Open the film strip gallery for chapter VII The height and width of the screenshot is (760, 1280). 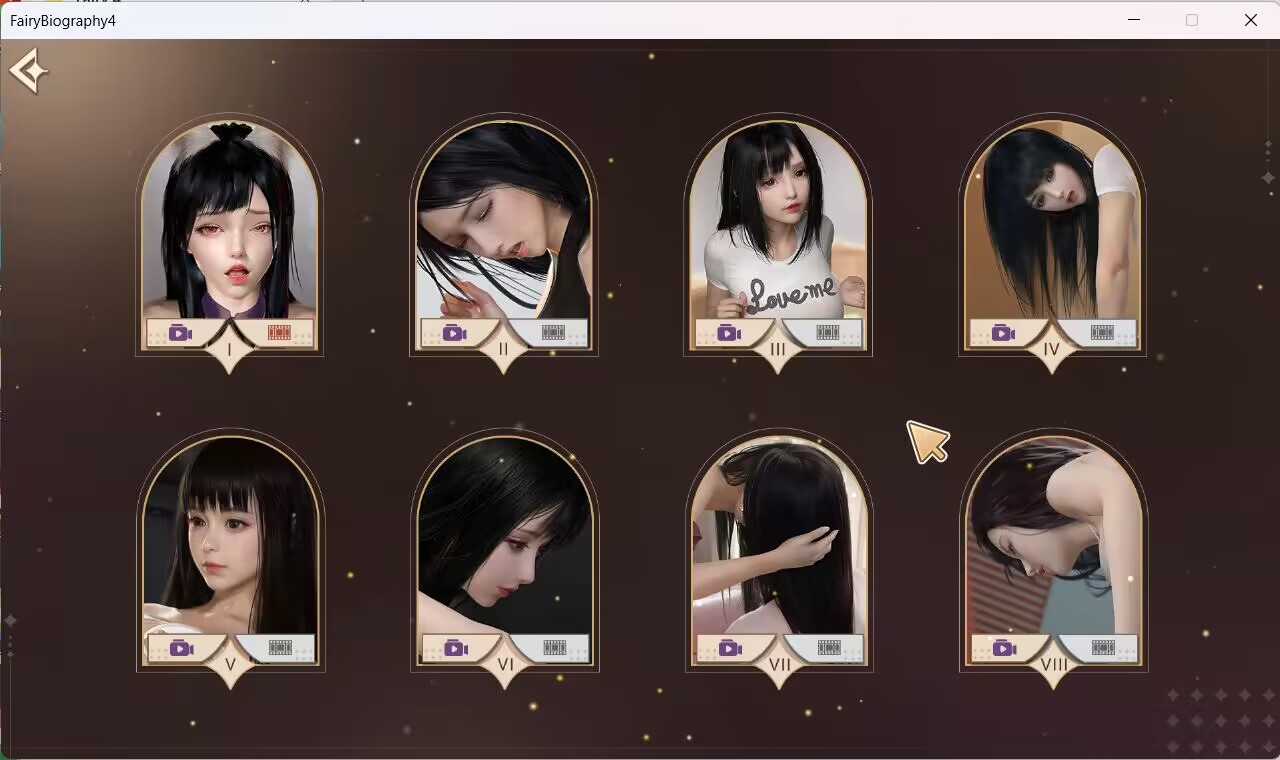(826, 647)
